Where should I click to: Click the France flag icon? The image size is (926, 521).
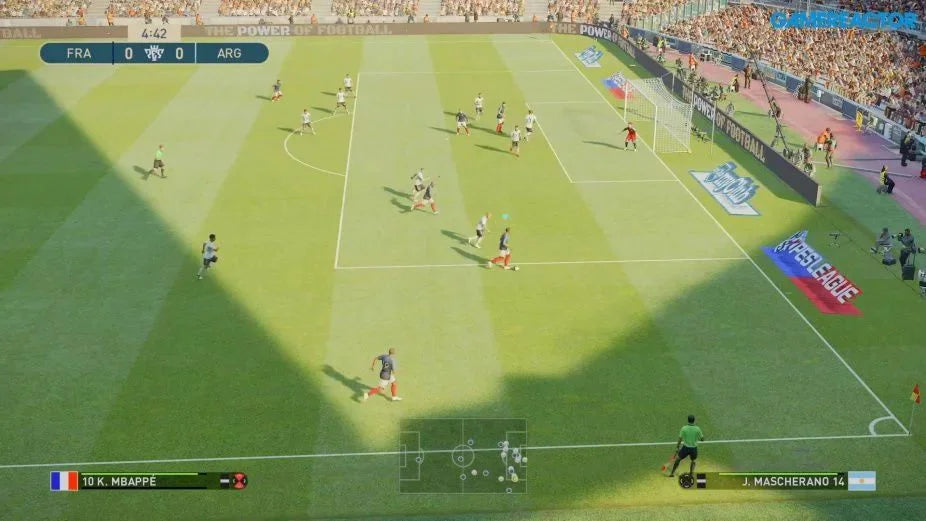(x=64, y=481)
